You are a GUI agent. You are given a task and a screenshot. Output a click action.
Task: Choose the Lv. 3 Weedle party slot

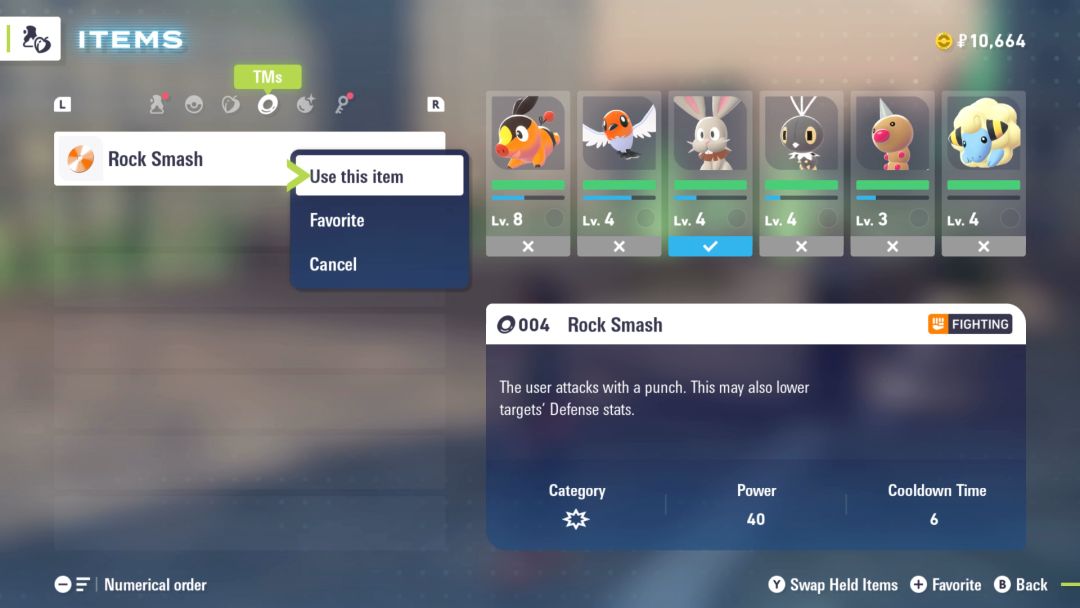(892, 173)
